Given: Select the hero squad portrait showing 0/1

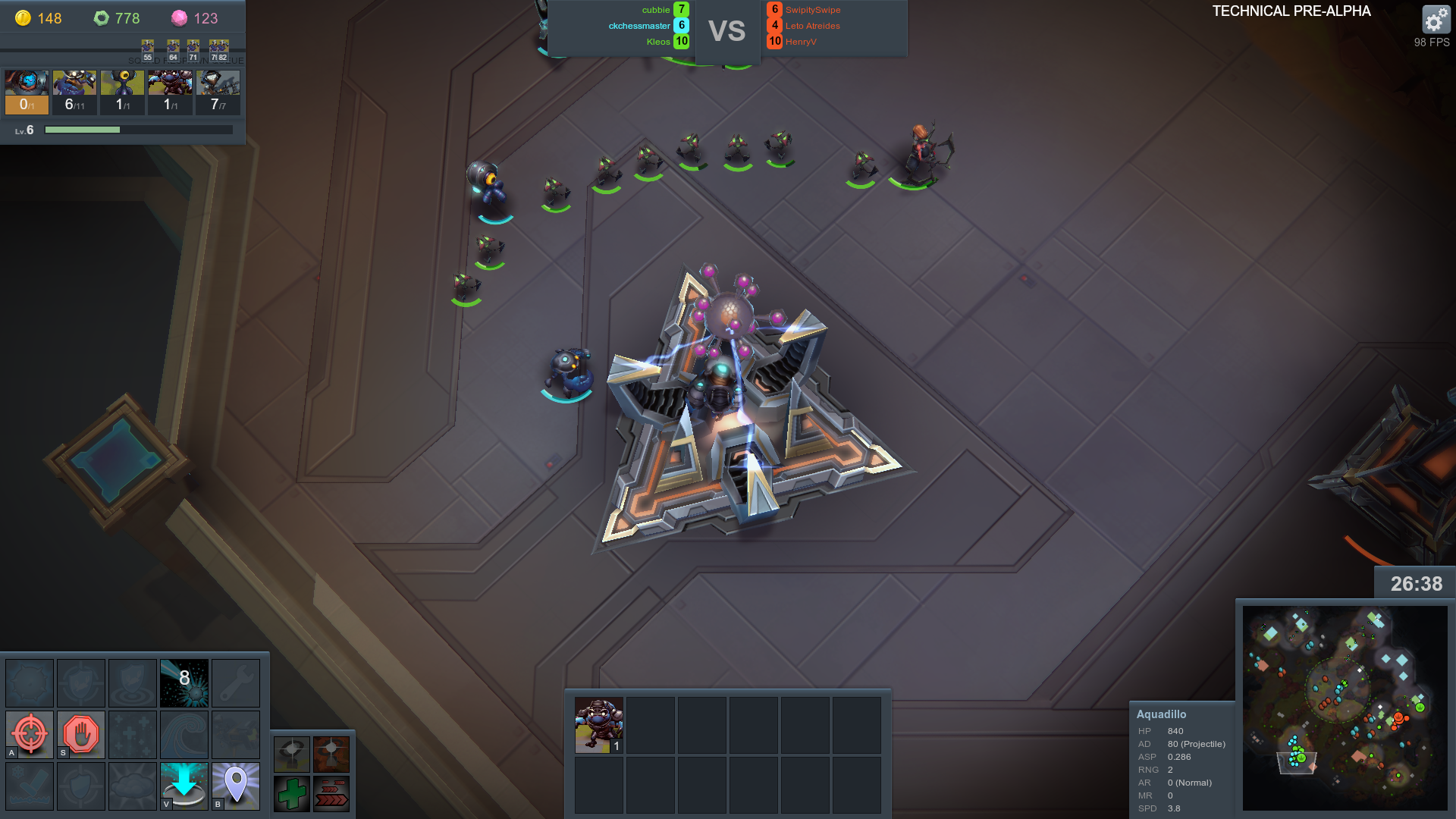Looking at the screenshot, I should 27,92.
